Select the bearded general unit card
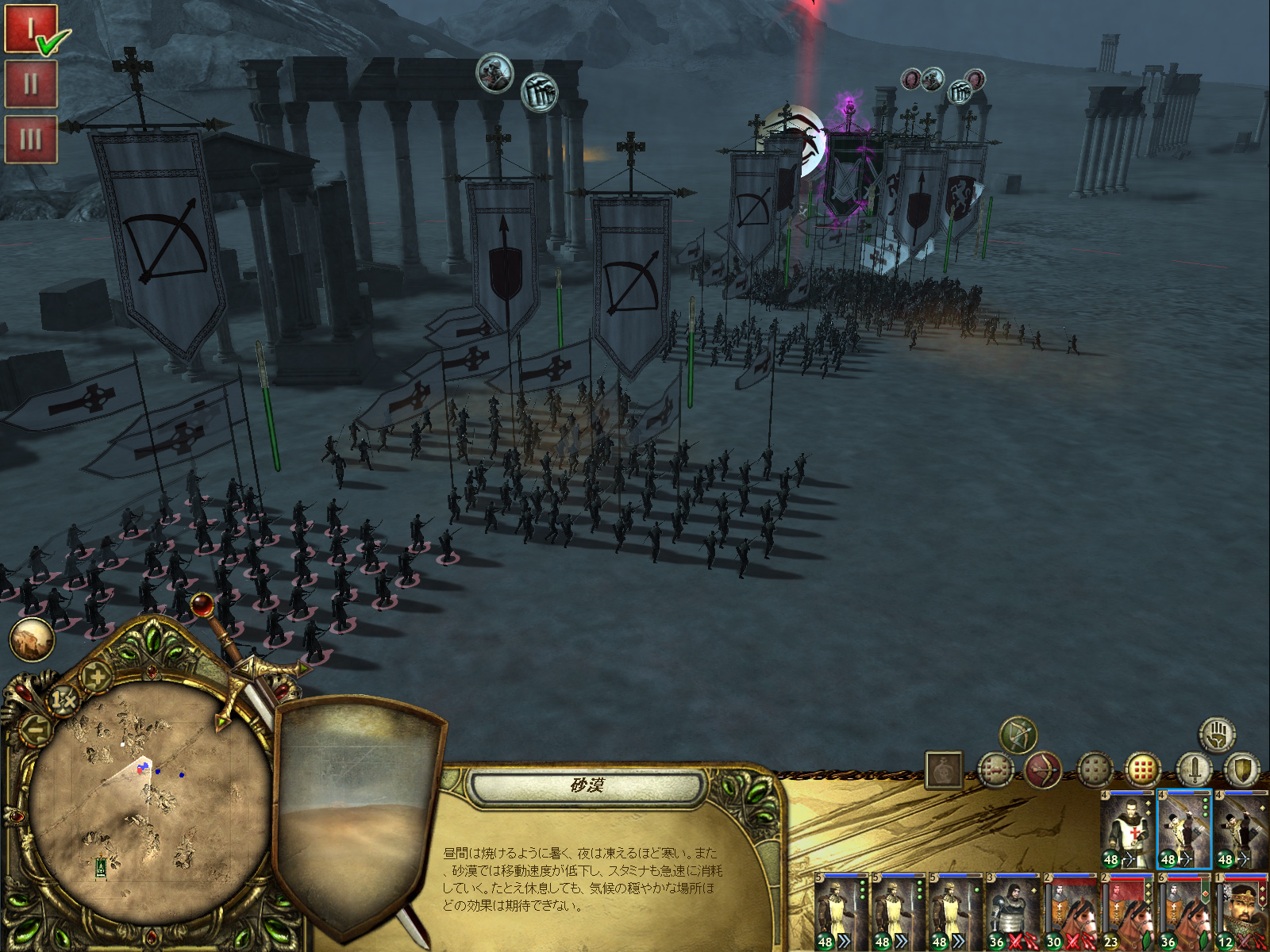 click(1241, 912)
